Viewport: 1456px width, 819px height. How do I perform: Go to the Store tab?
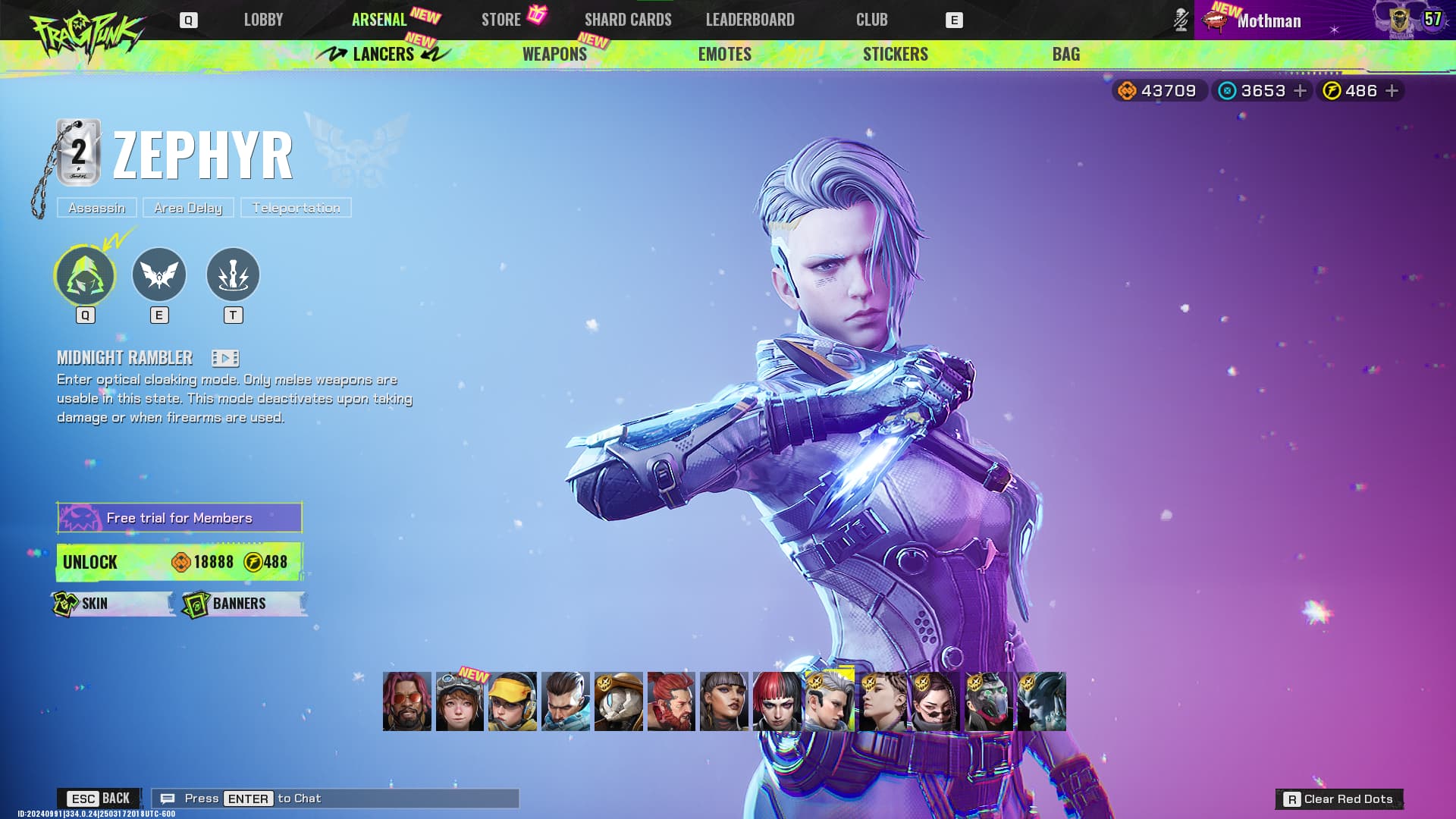pyautogui.click(x=501, y=20)
